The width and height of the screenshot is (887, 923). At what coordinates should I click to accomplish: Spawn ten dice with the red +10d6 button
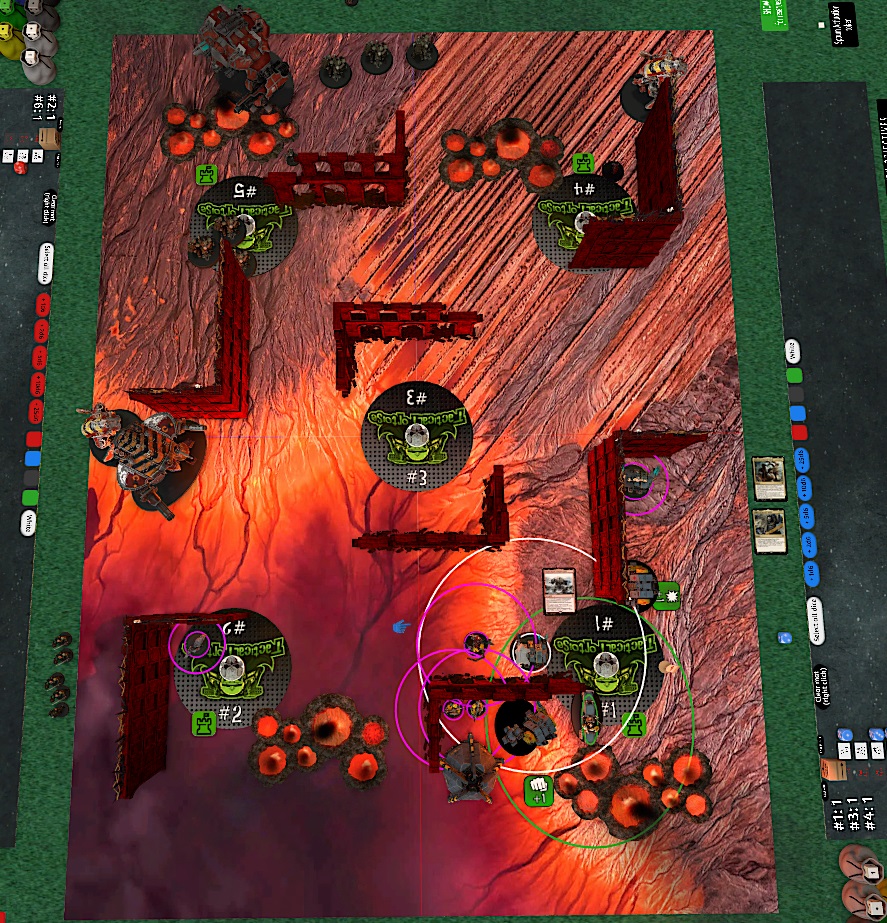(x=39, y=384)
